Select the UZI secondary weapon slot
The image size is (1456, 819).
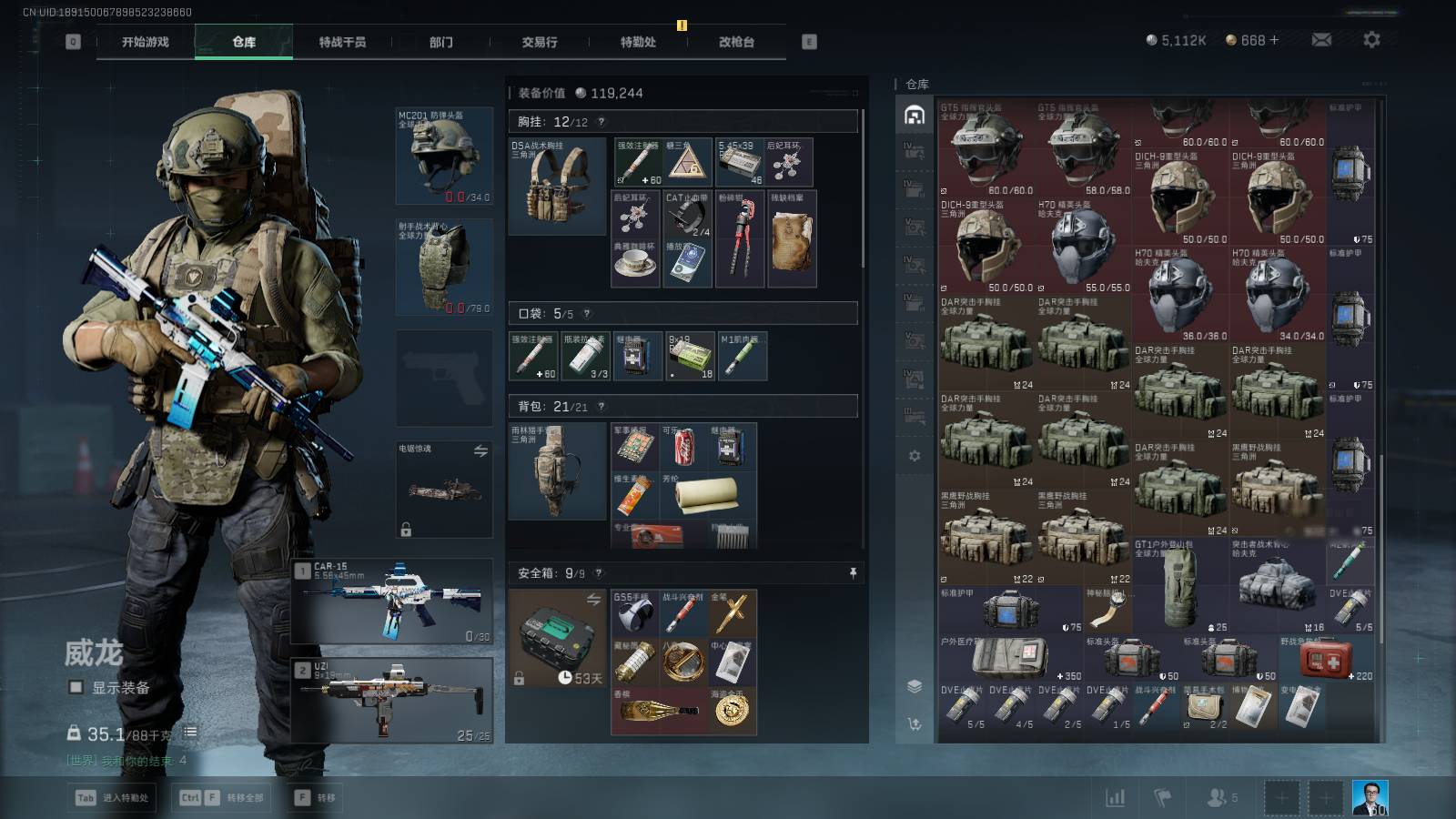point(393,700)
